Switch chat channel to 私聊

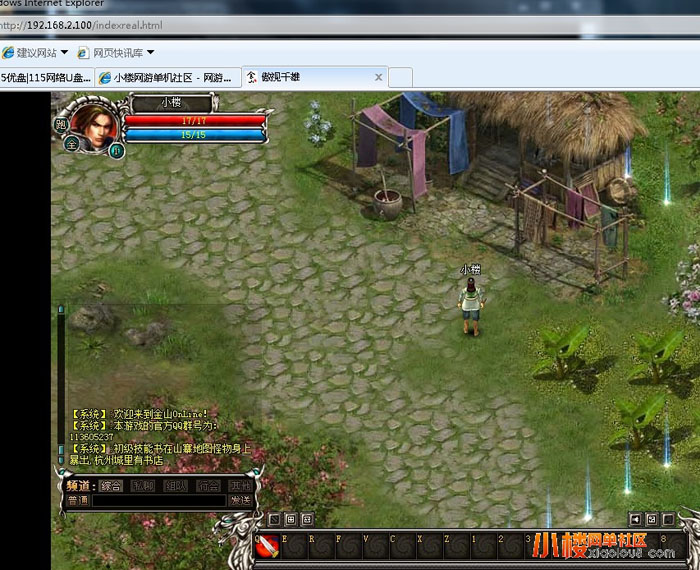(143, 485)
